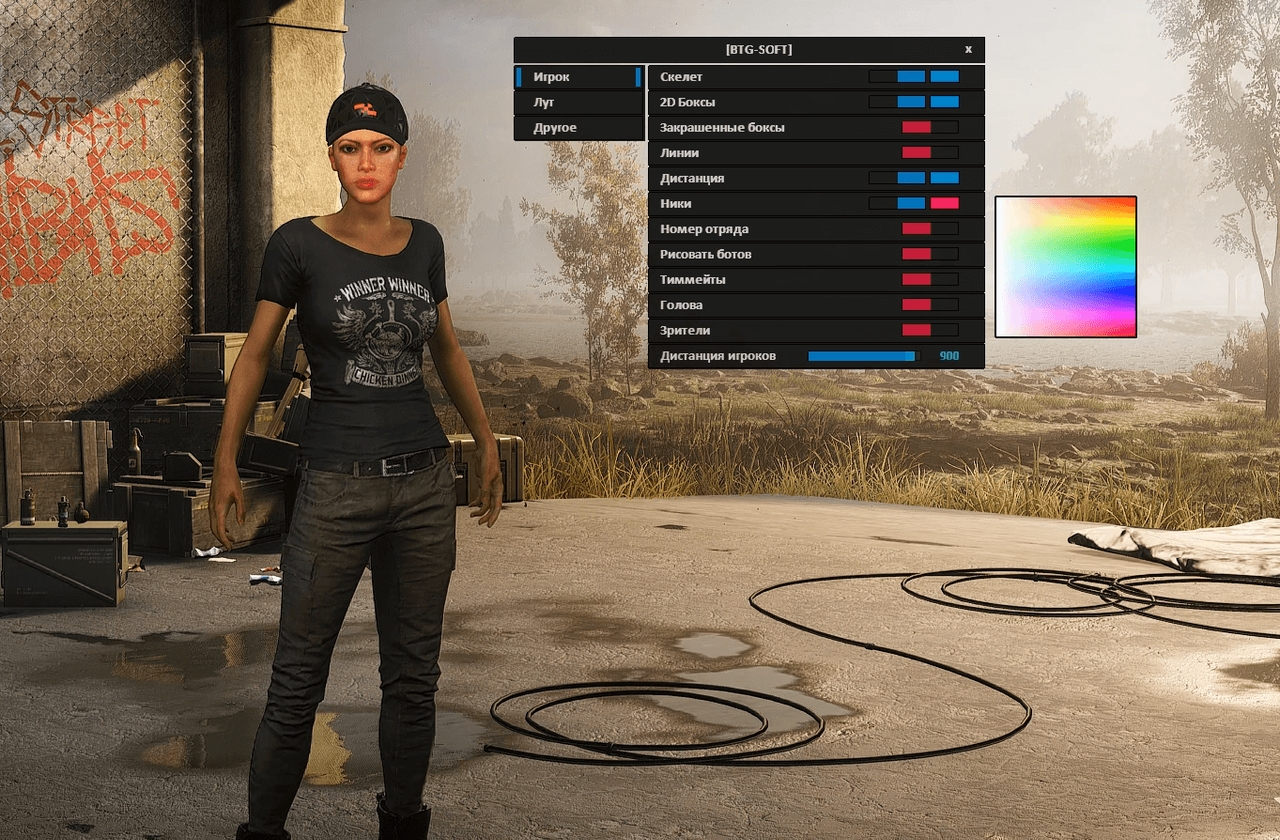Image resolution: width=1280 pixels, height=840 pixels.
Task: Close the BTG-SOFT menu window
Action: 967,48
